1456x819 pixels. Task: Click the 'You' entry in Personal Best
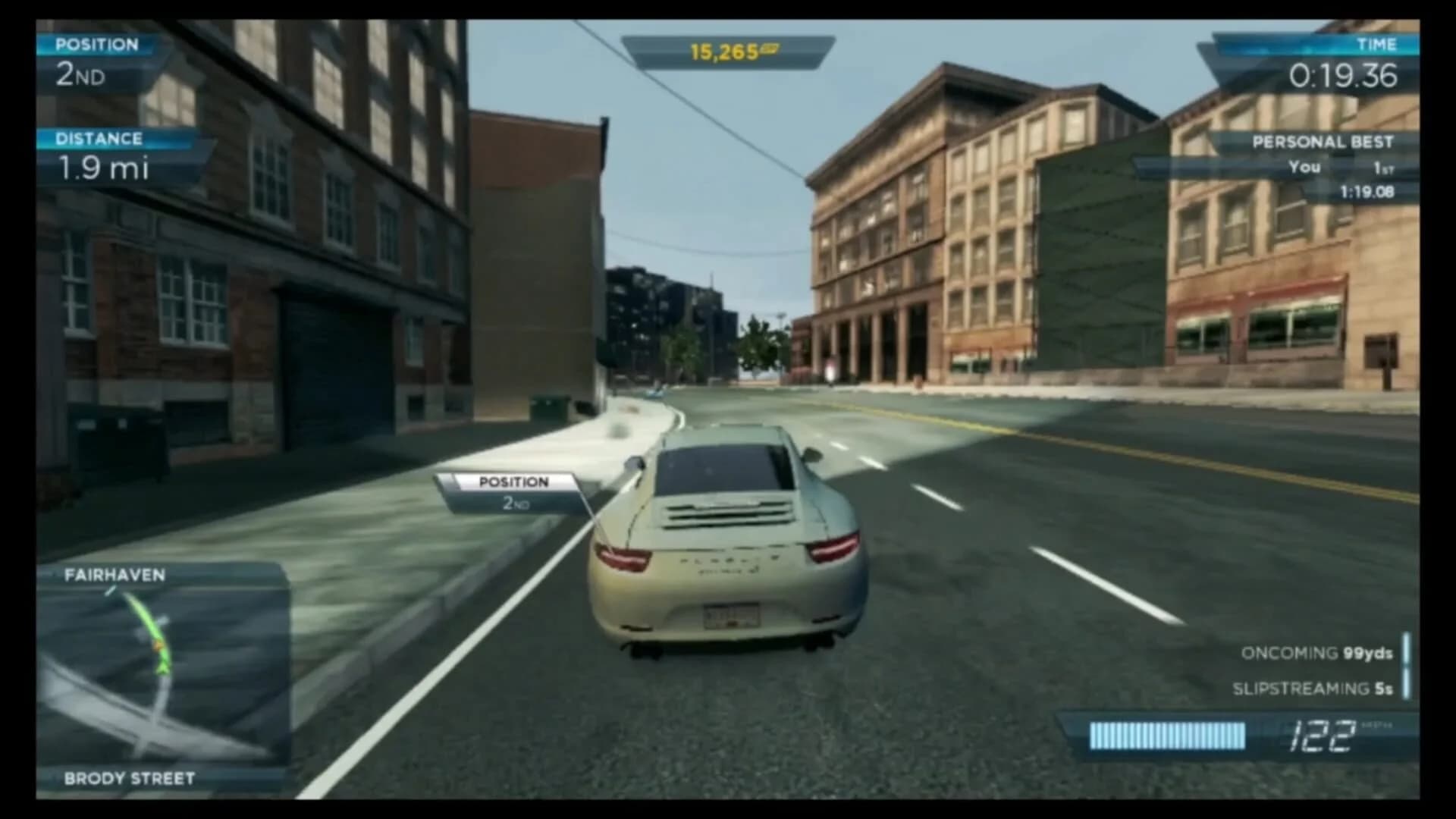point(1306,167)
